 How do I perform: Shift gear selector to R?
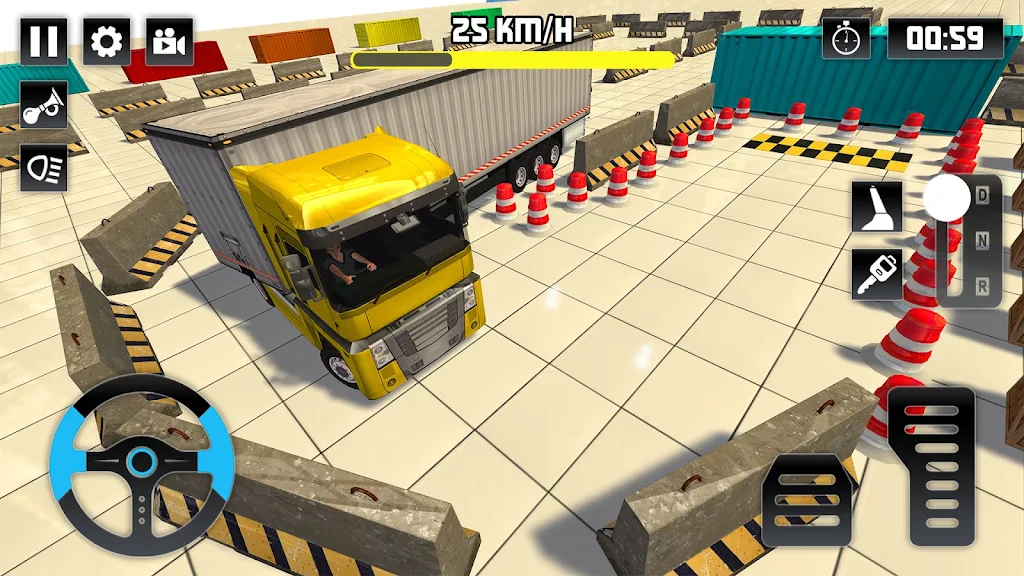pos(982,287)
